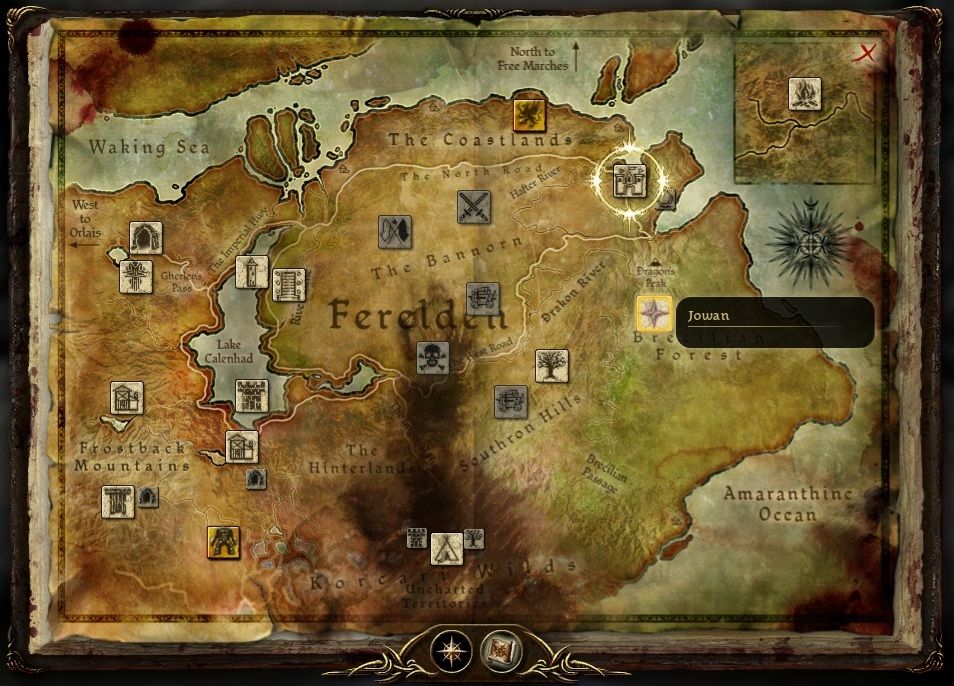
Task: Close the world map with the red X
Action: [867, 54]
